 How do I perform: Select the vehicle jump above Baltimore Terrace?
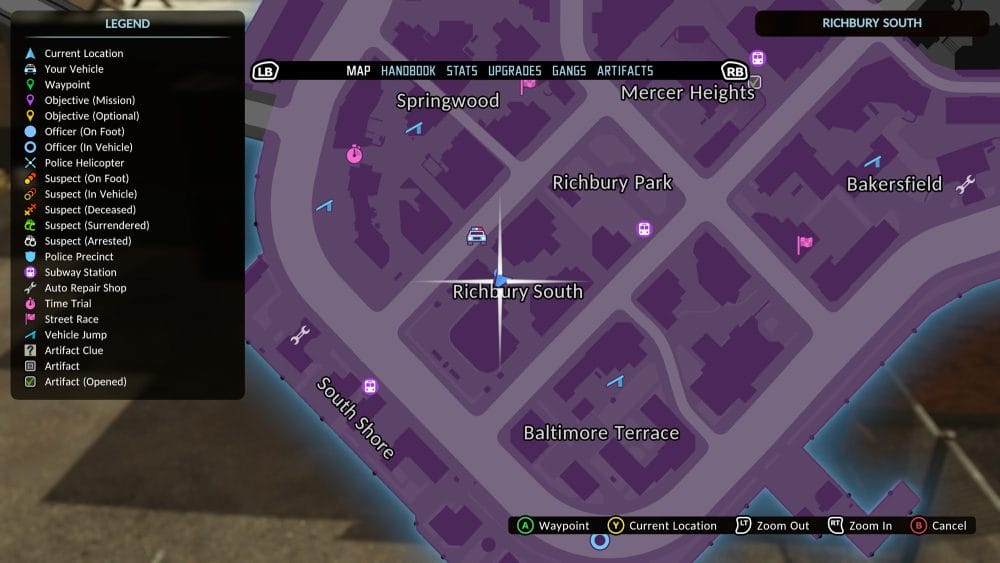(x=615, y=381)
